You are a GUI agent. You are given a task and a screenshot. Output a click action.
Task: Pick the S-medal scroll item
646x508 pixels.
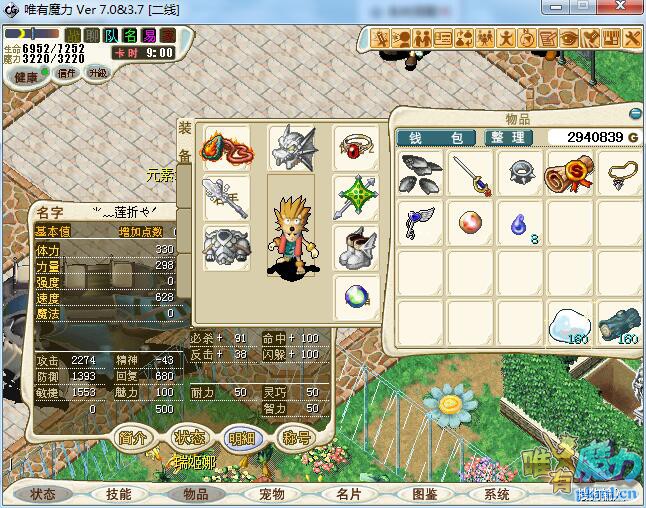(569, 173)
